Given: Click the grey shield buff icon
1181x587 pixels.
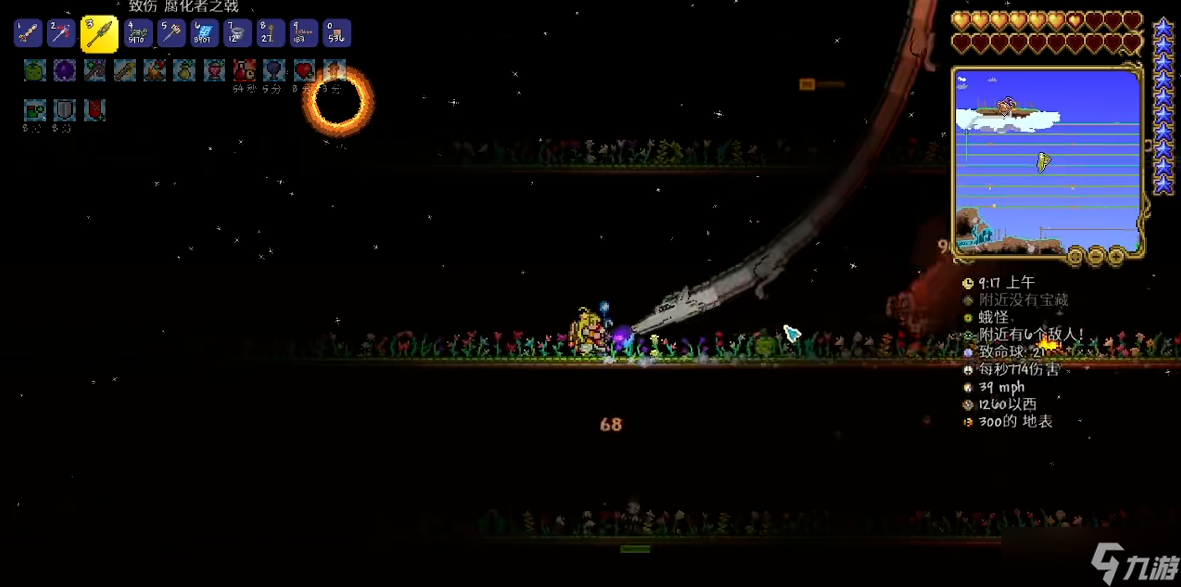Looking at the screenshot, I should [65, 109].
